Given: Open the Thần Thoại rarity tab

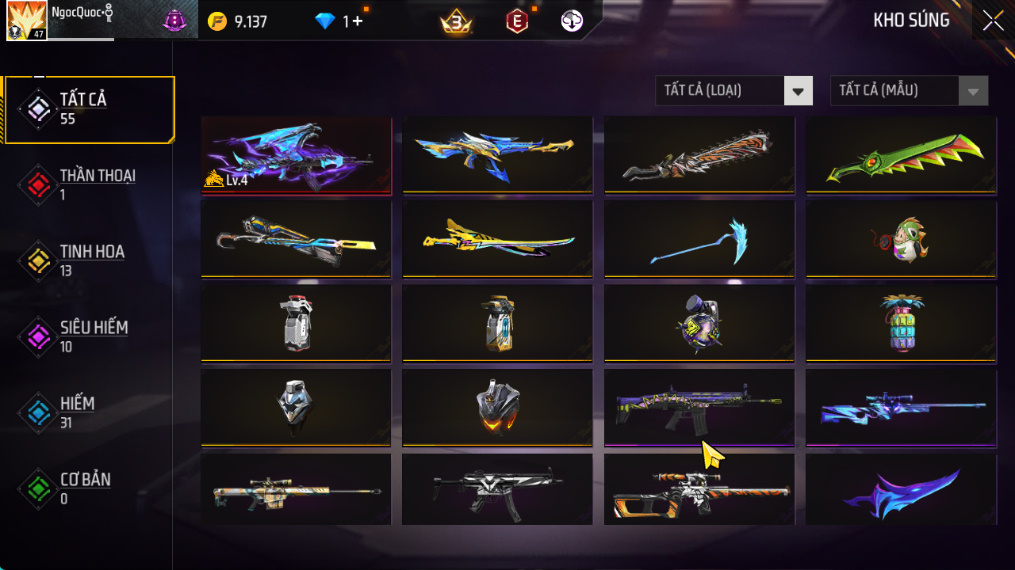Looking at the screenshot, I should coord(89,184).
